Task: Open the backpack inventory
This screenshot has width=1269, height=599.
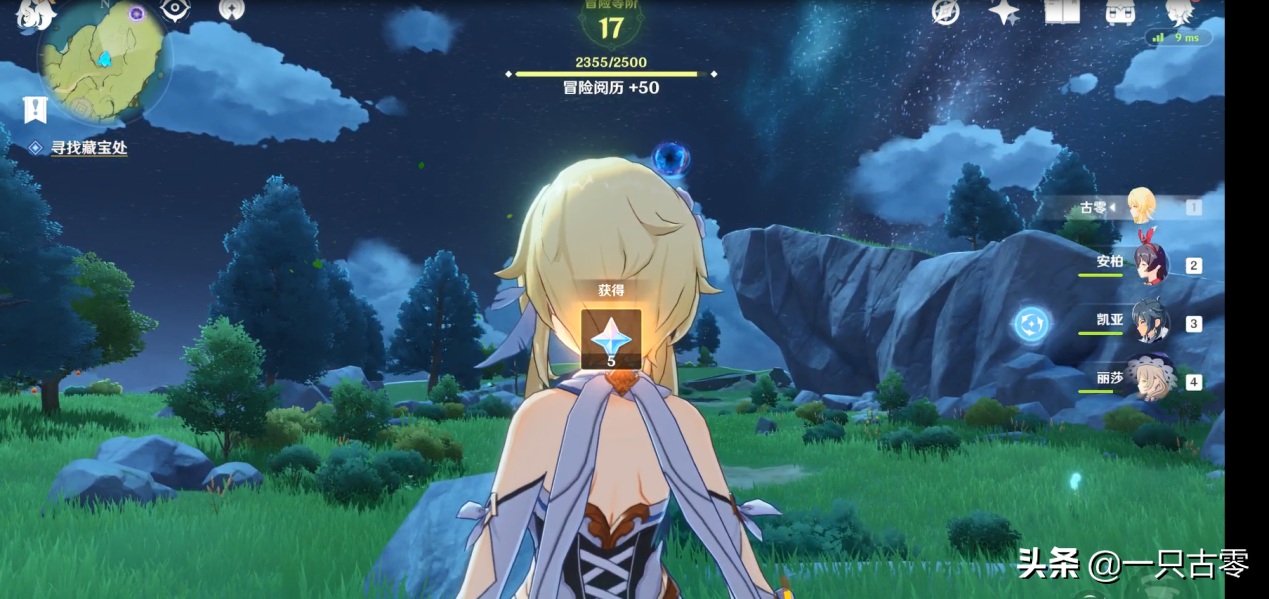Action: click(x=1119, y=12)
